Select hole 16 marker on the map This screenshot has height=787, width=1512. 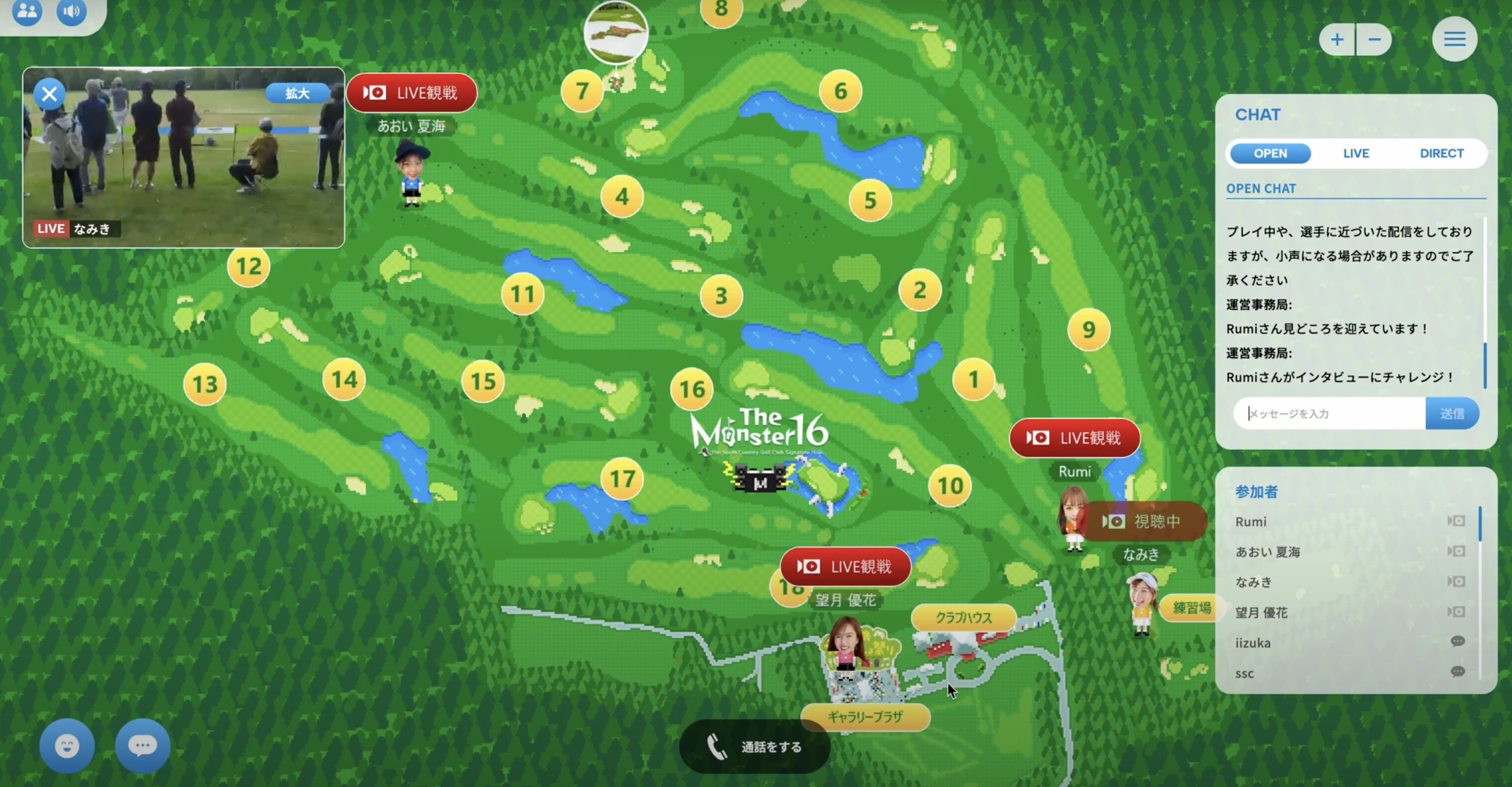coord(691,389)
